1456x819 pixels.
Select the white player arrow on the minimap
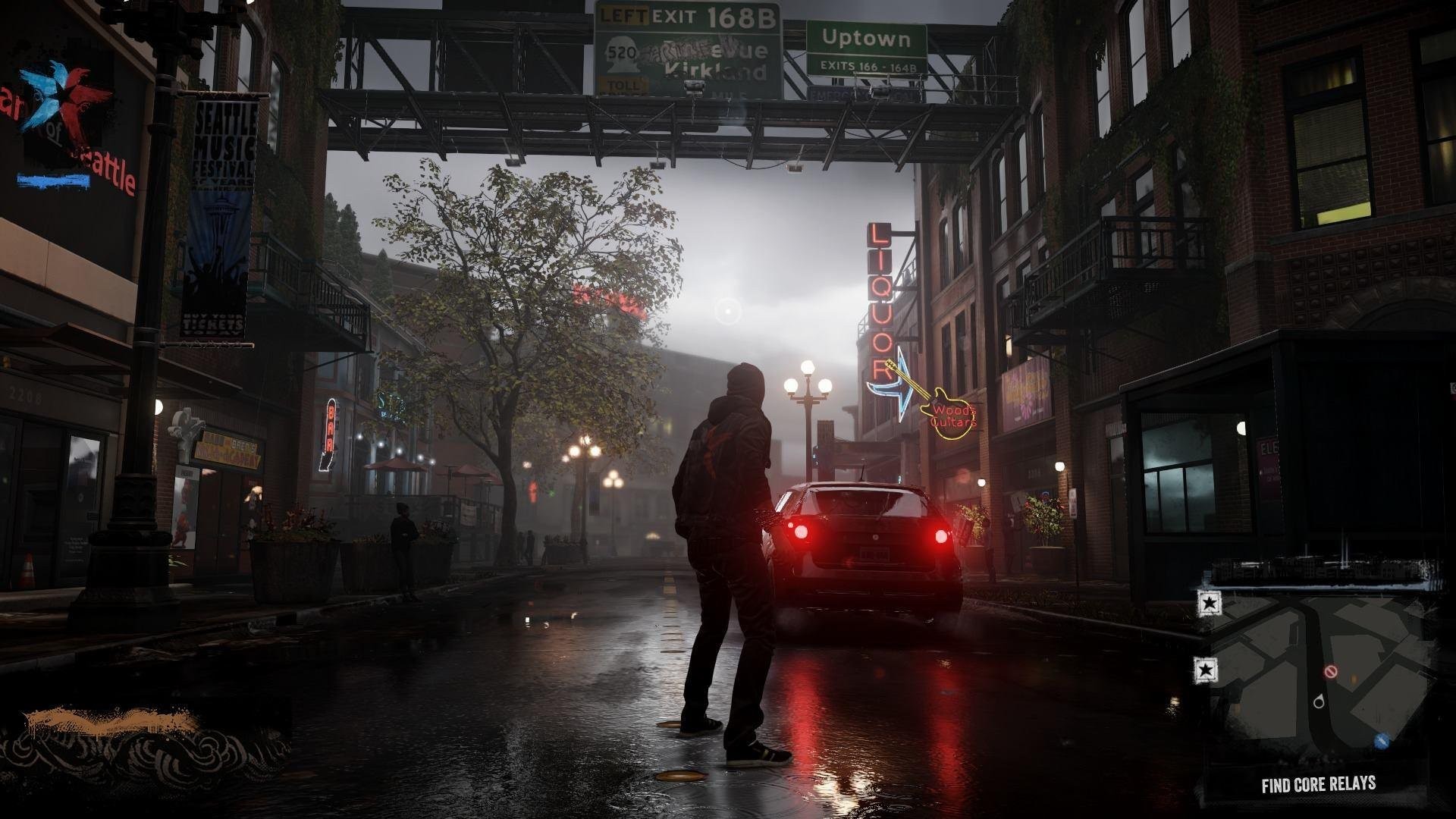click(1319, 701)
